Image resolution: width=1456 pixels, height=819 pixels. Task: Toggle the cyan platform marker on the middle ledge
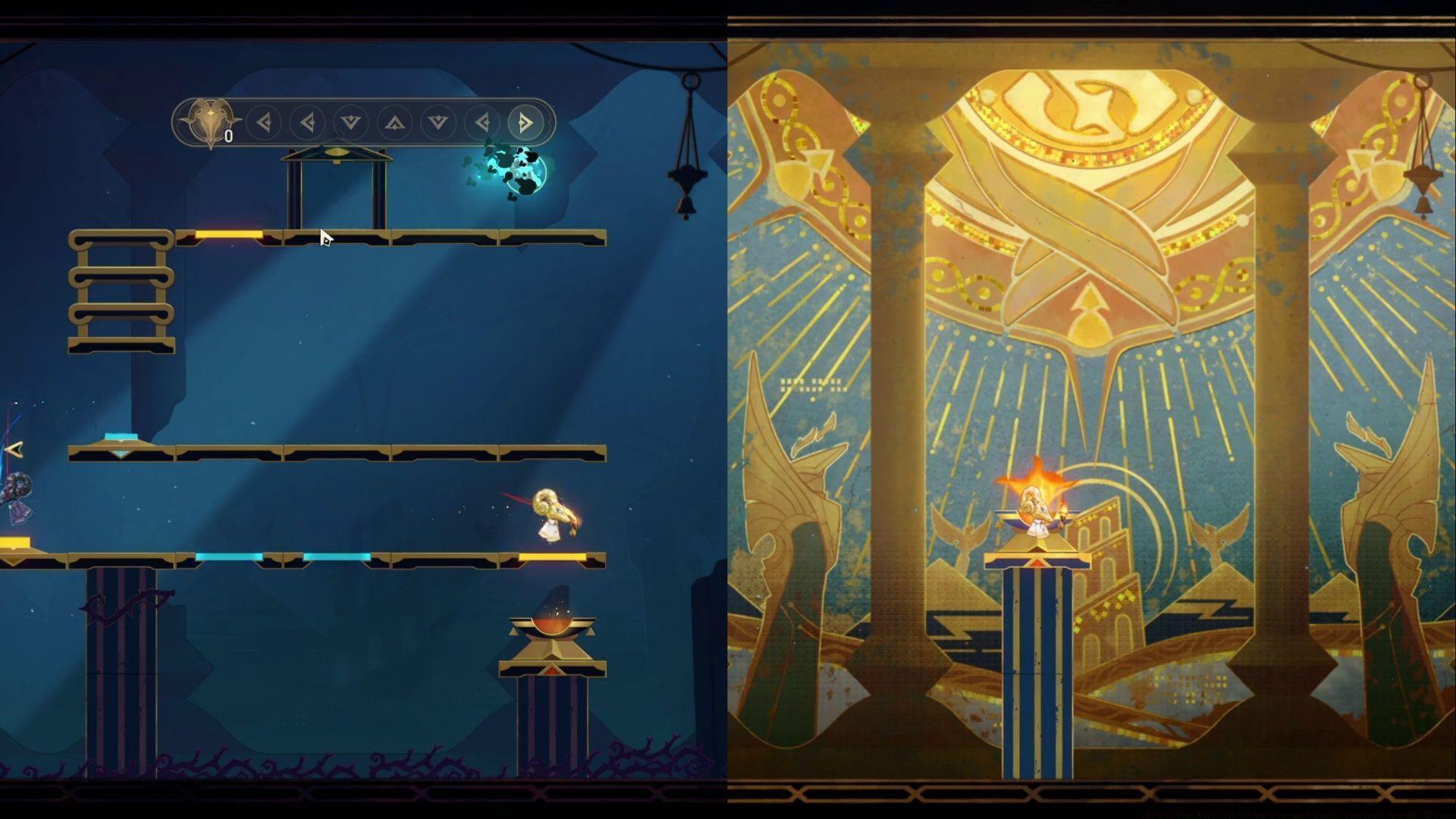[119, 438]
